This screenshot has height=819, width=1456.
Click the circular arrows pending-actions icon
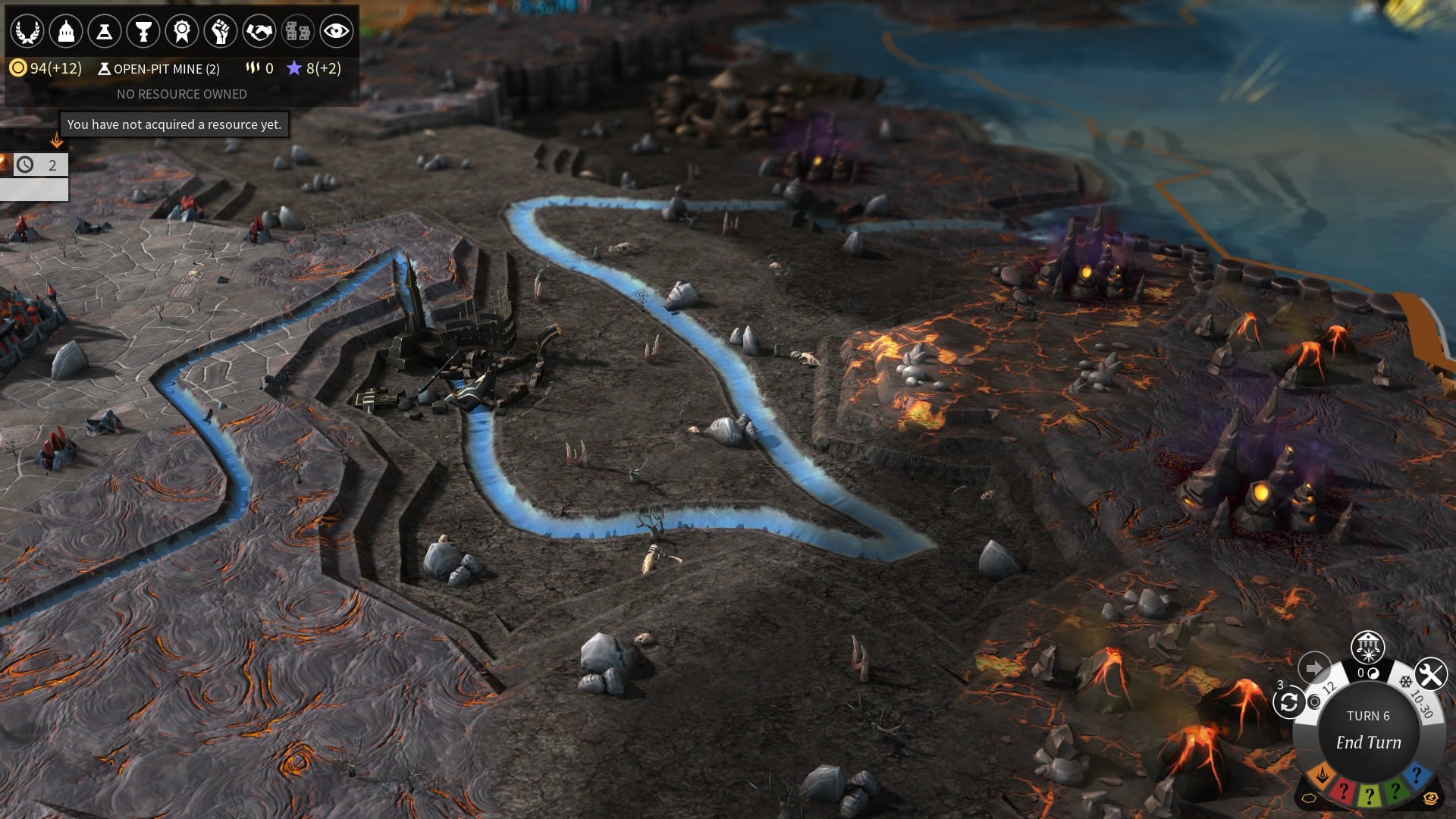coord(1288,703)
